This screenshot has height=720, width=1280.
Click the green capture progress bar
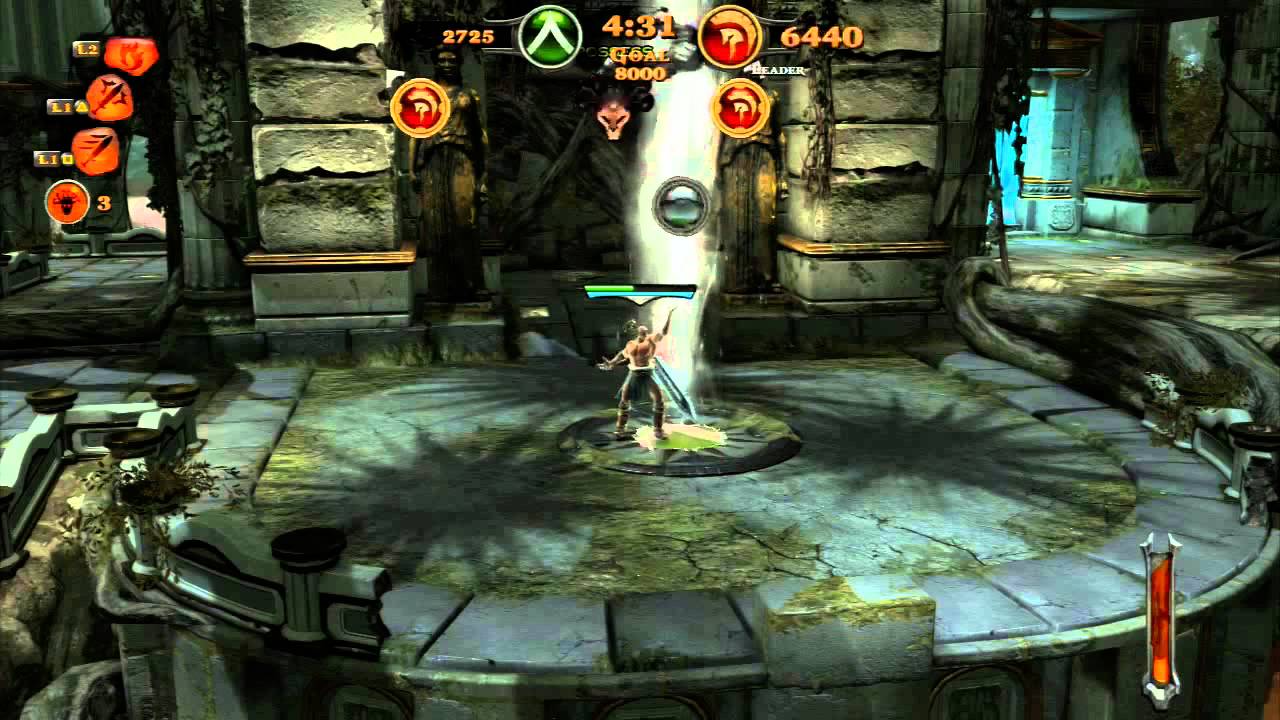[x=612, y=290]
